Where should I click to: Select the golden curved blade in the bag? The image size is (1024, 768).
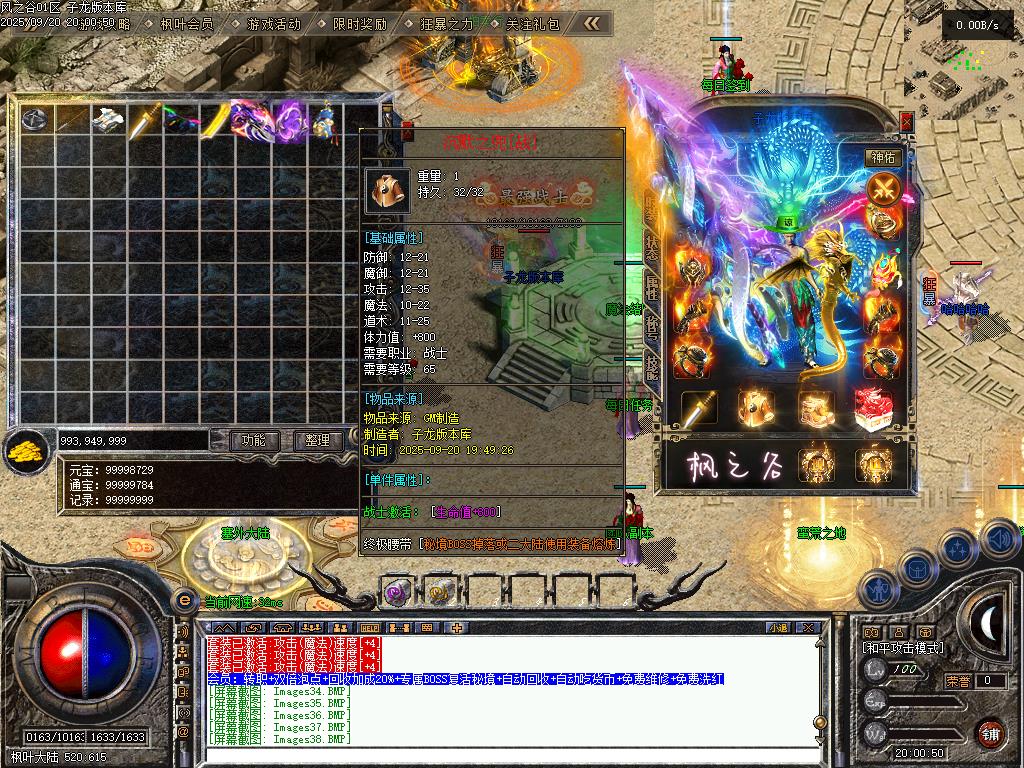coord(217,121)
